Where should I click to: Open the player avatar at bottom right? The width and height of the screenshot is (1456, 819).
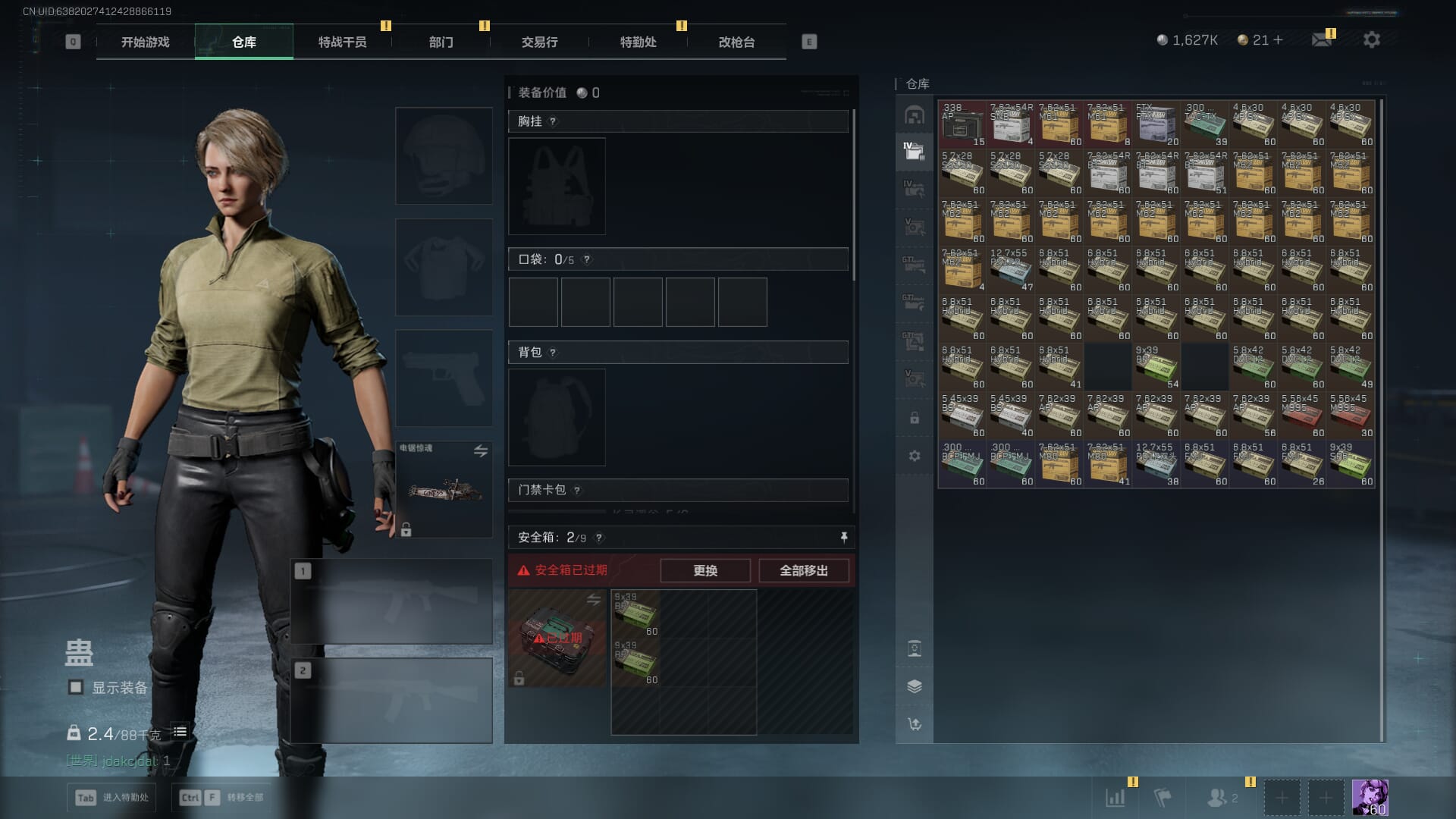coord(1370,797)
